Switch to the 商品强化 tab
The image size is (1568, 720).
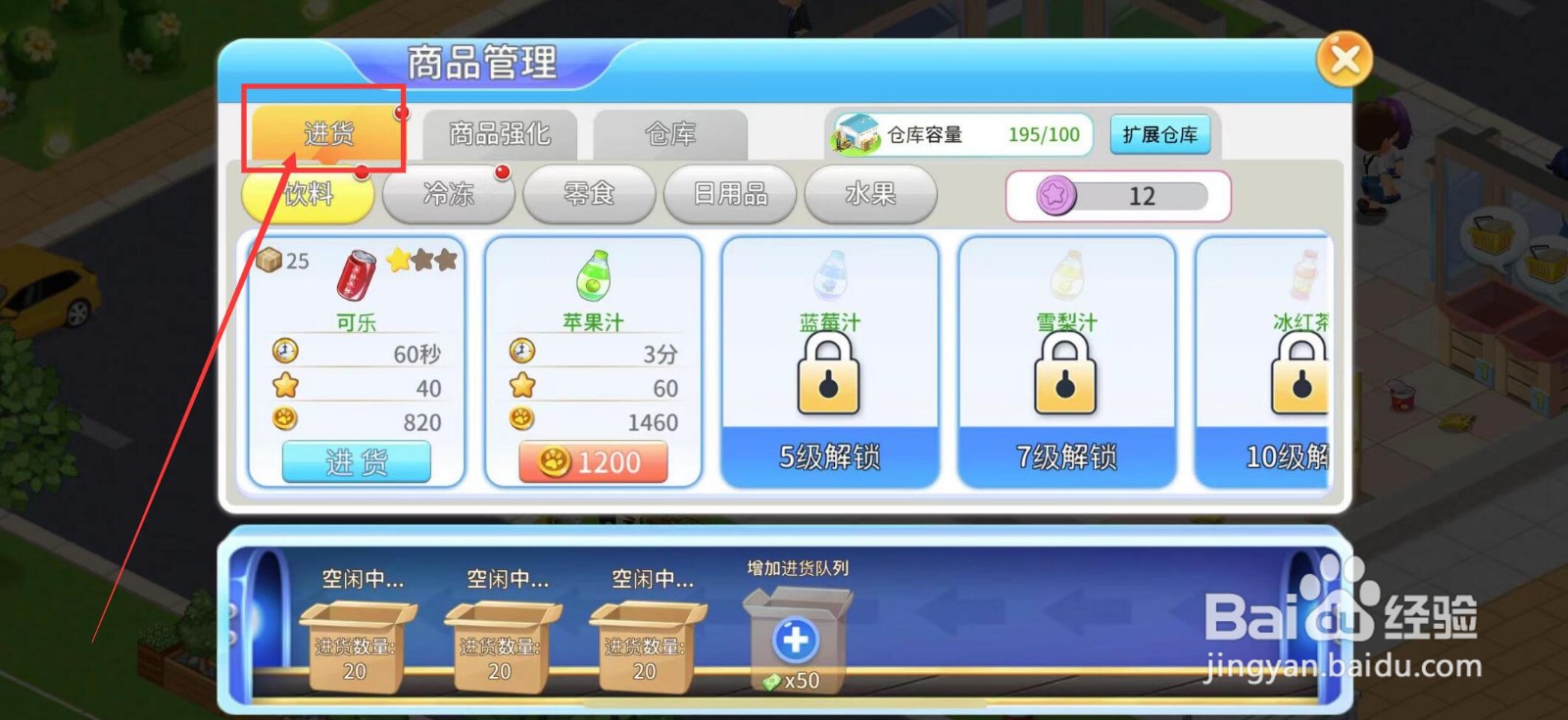(x=500, y=134)
